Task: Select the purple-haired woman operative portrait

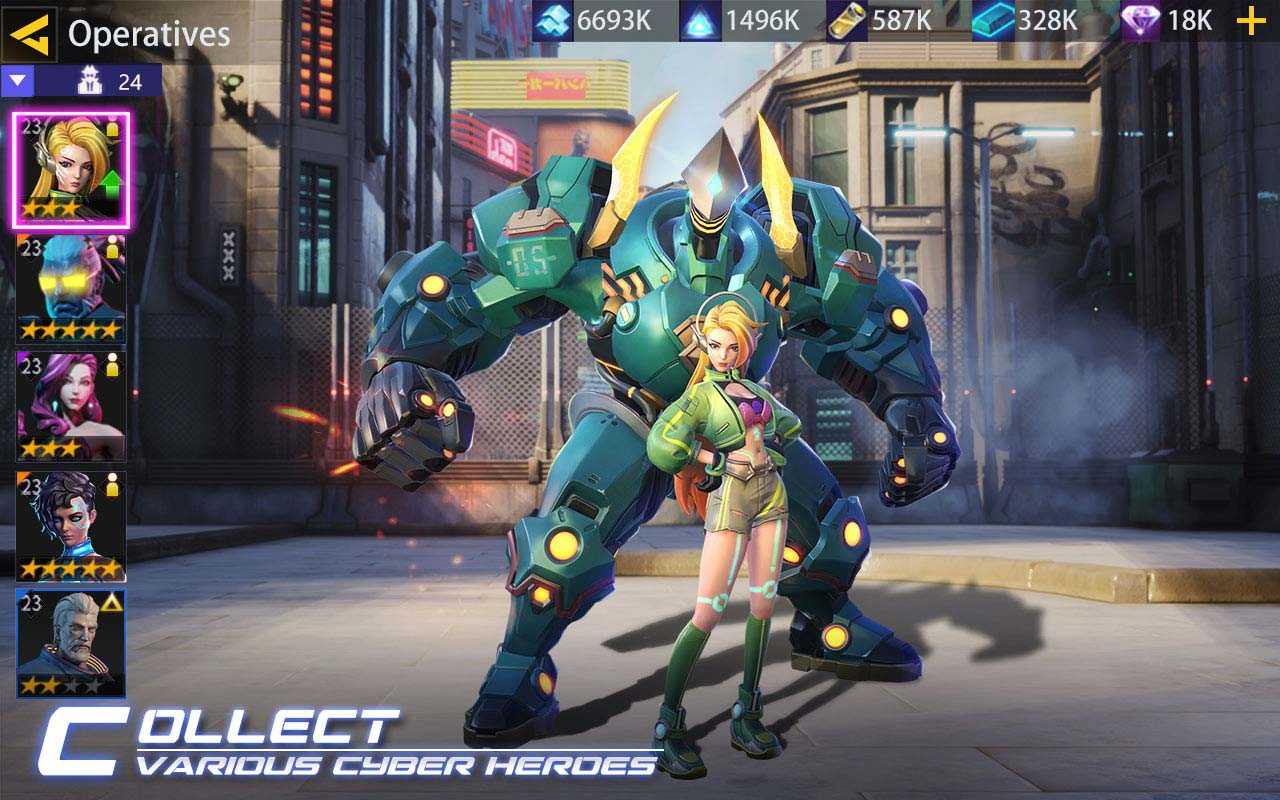Action: click(x=71, y=406)
